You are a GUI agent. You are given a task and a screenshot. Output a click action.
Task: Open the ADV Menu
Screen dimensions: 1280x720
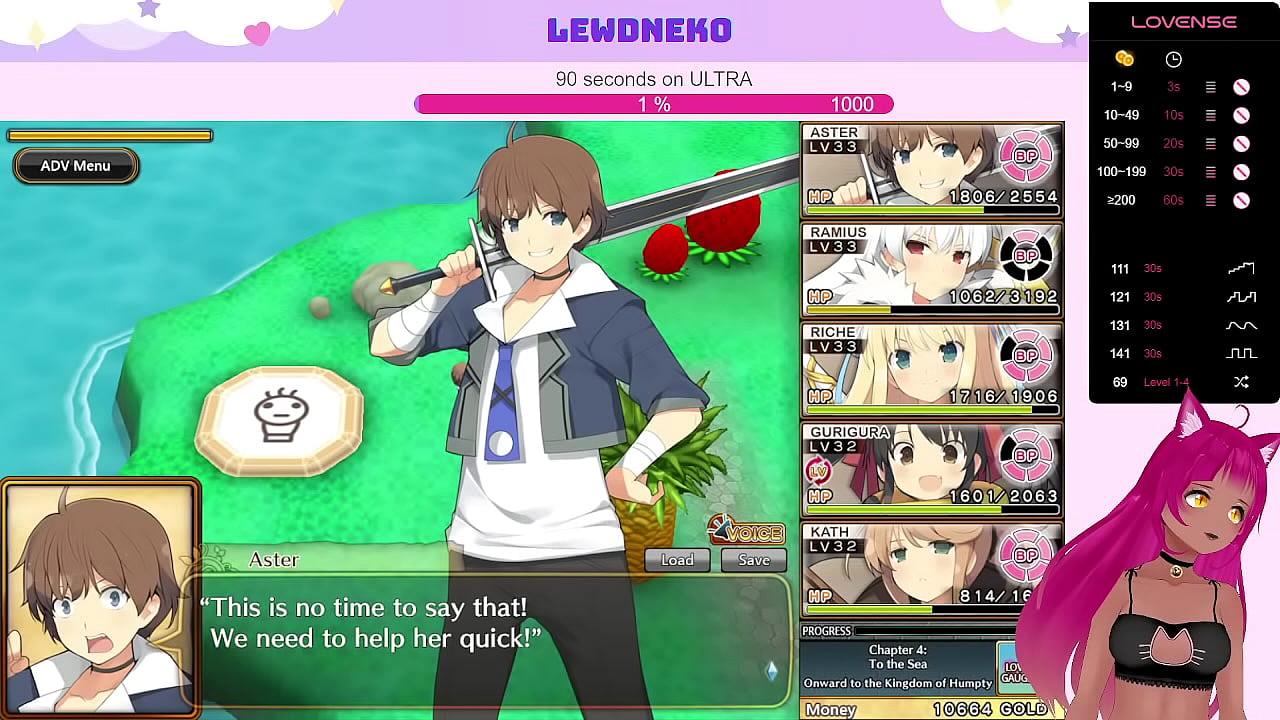coord(75,166)
